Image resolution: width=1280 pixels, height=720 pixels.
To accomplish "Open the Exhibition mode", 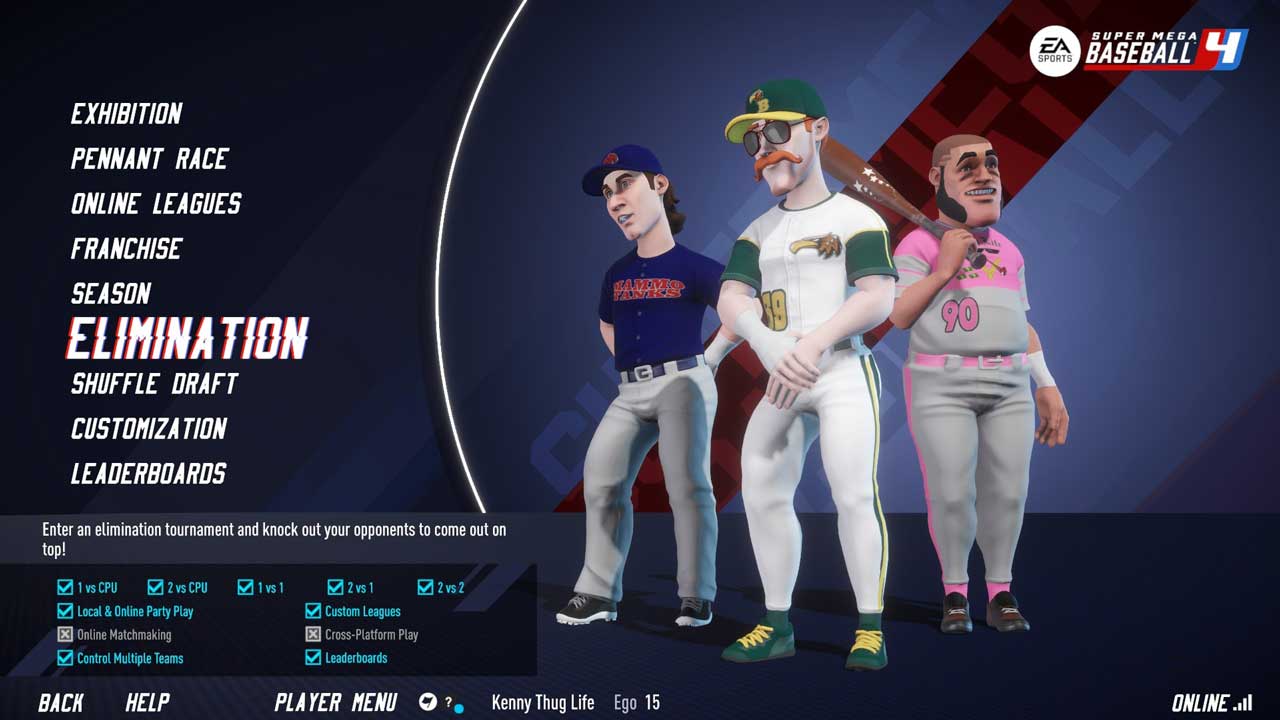I will pyautogui.click(x=126, y=114).
